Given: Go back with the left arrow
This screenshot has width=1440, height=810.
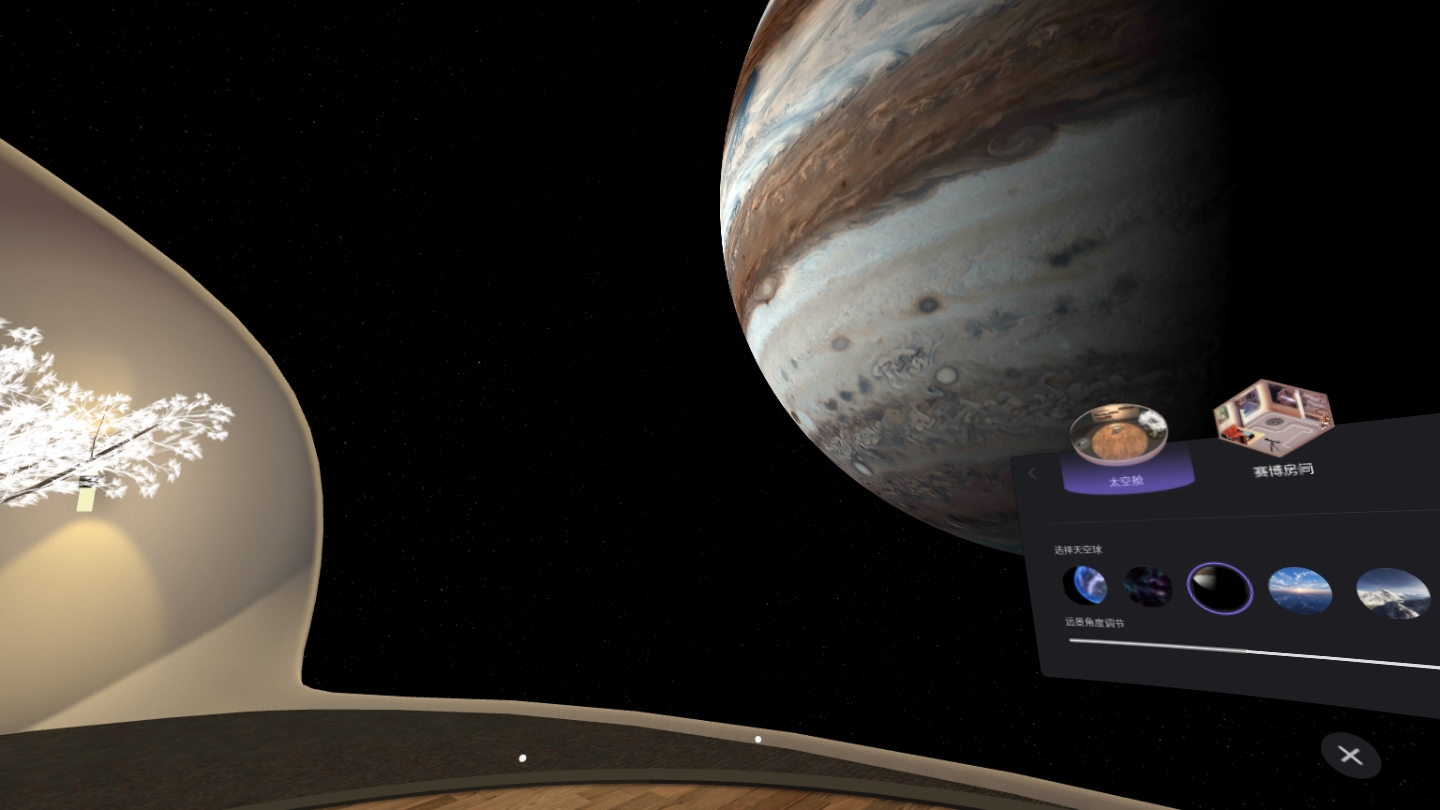Looking at the screenshot, I should [x=1033, y=473].
